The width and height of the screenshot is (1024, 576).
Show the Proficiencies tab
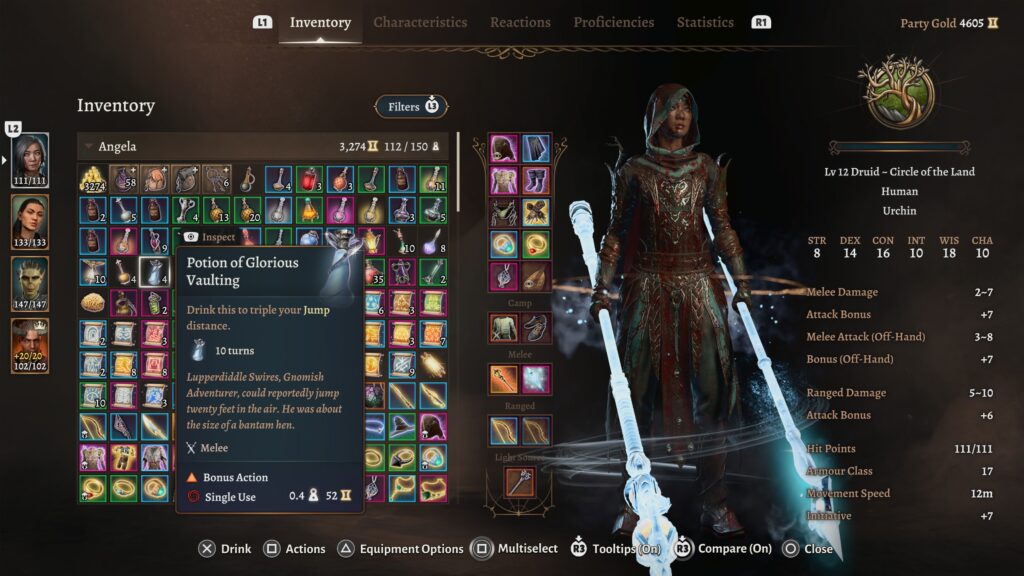tap(614, 22)
